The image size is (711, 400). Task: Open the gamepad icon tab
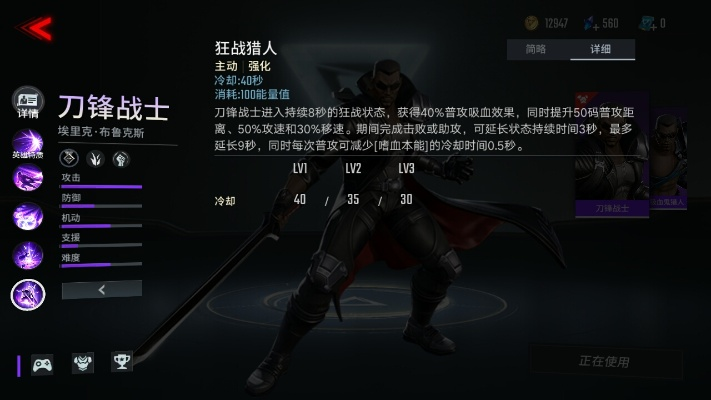(42, 364)
